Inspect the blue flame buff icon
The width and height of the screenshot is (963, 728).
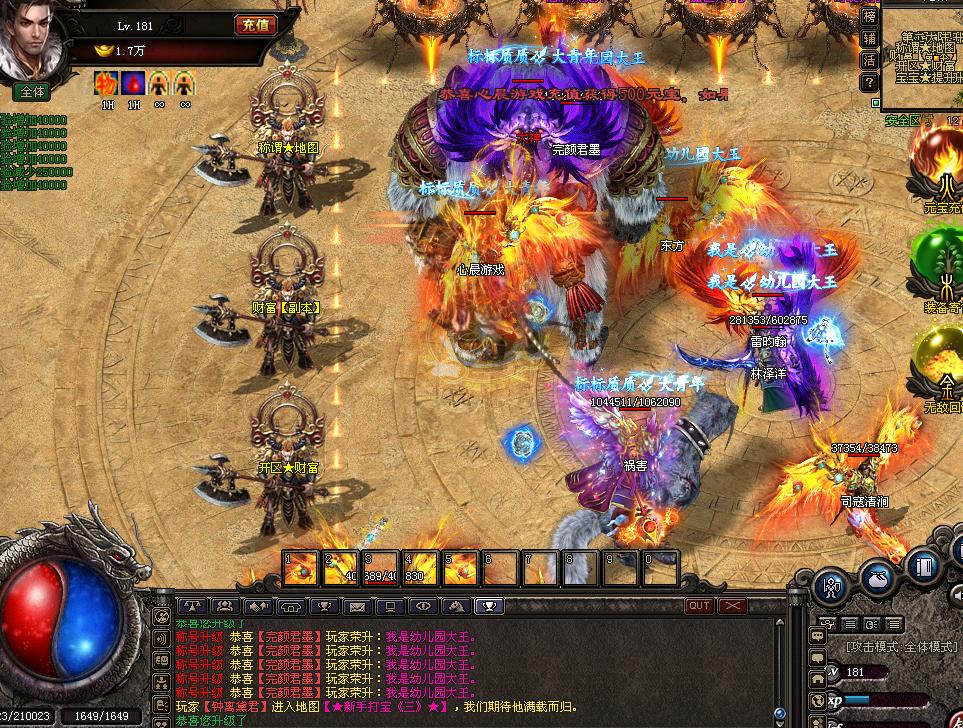click(x=132, y=83)
